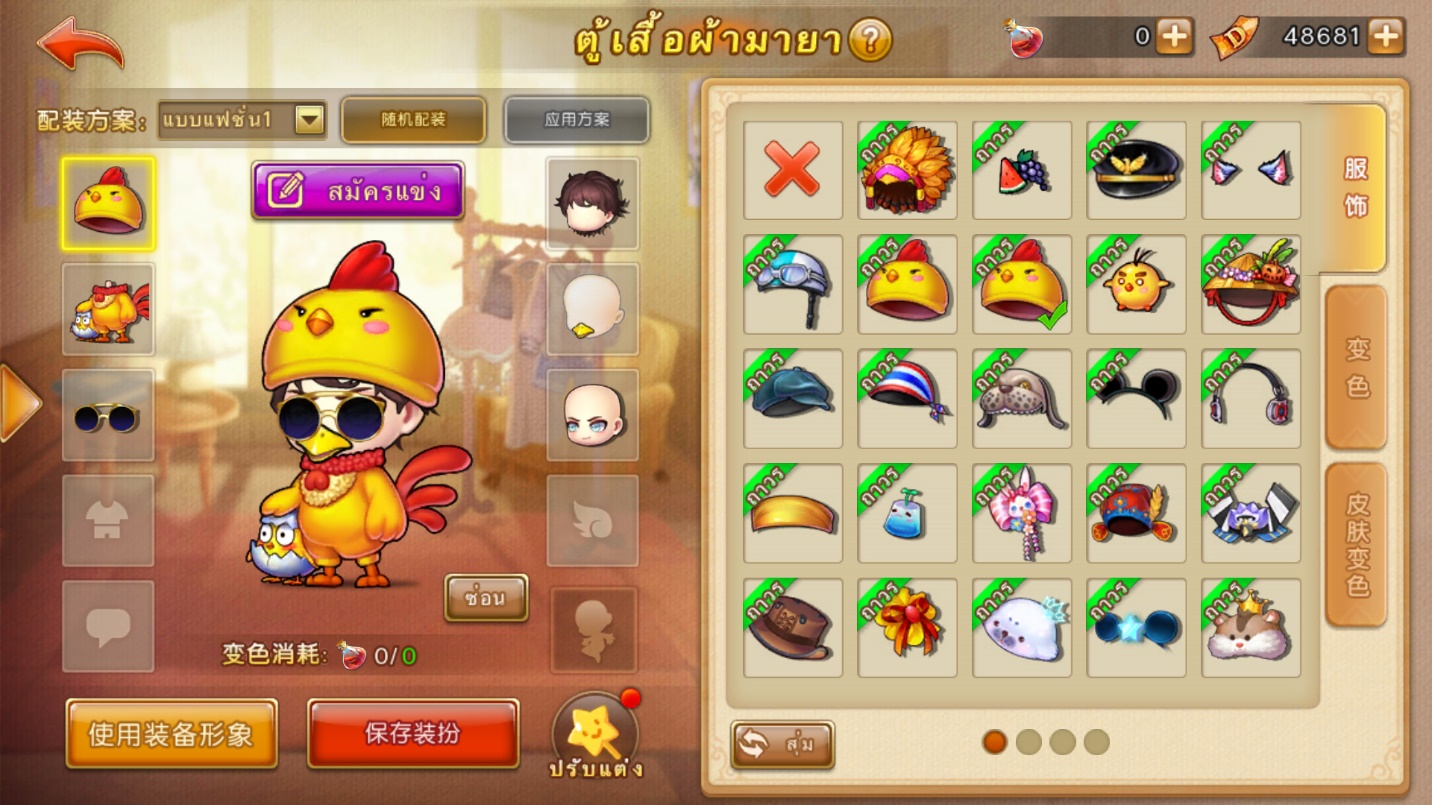The image size is (1432, 805).
Task: Go back using the orange arrow
Action: [80, 43]
